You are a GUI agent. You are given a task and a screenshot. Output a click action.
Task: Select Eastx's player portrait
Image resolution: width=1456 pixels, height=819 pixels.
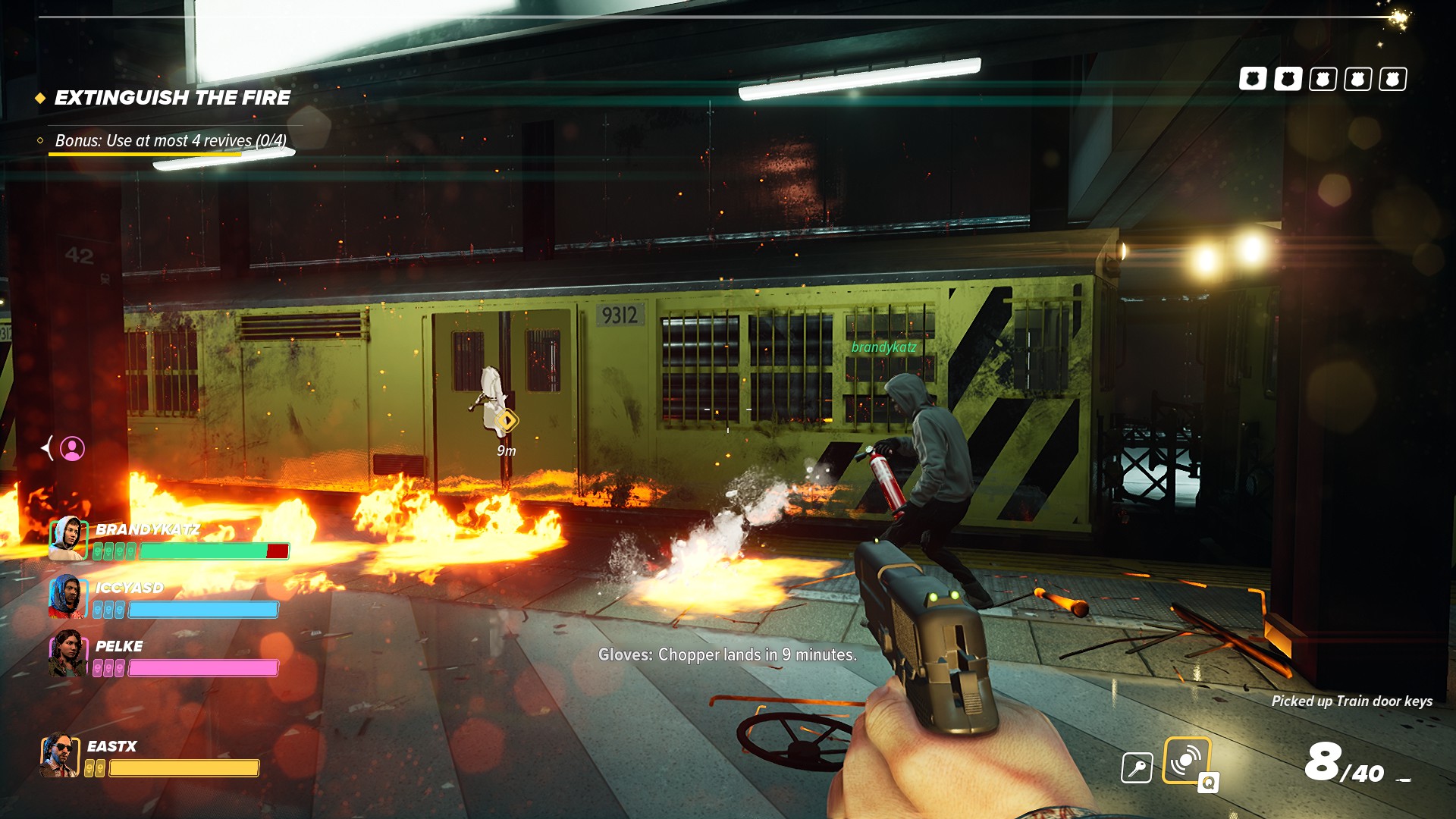pyautogui.click(x=59, y=755)
